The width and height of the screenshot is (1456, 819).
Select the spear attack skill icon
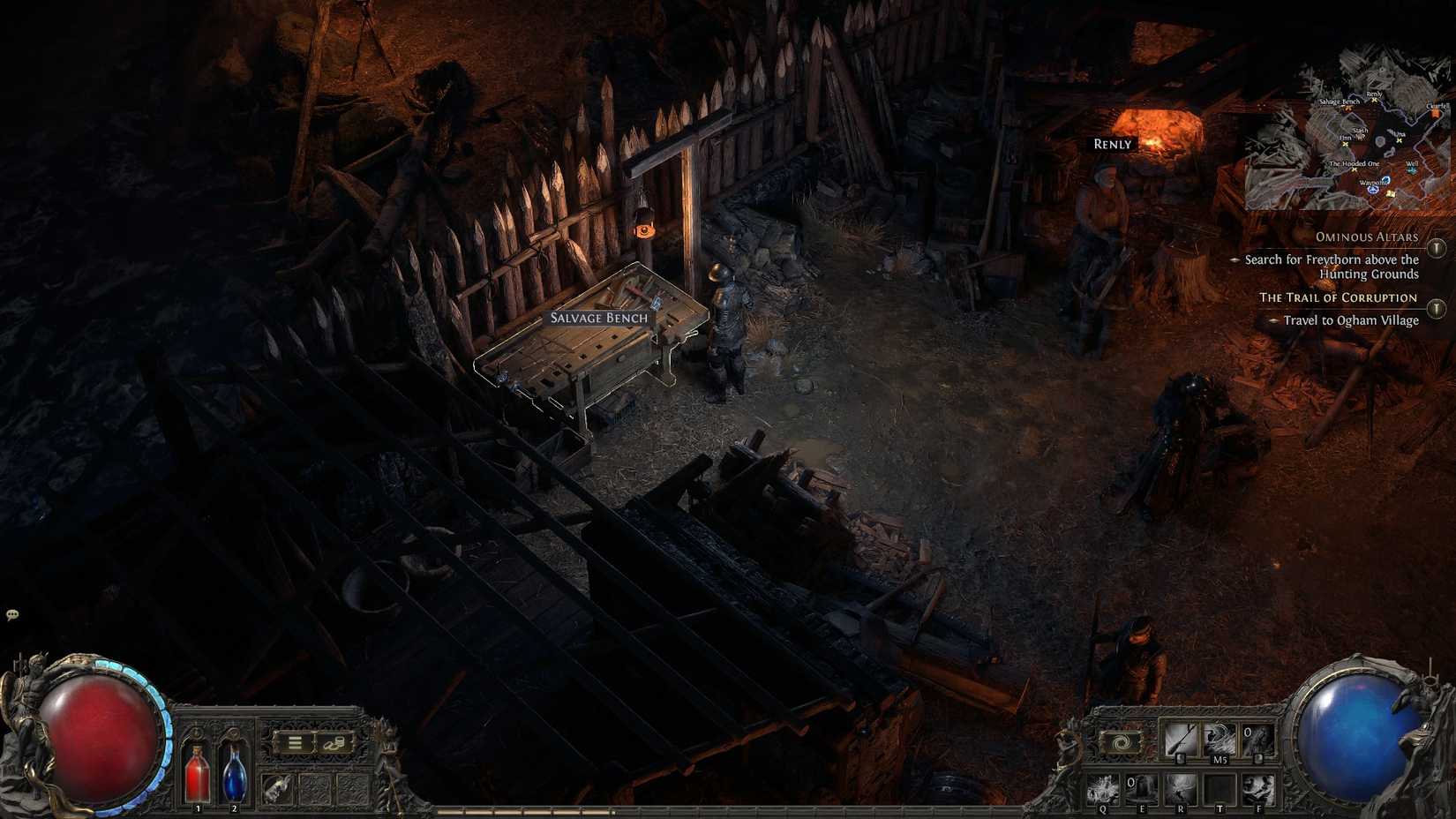(1180, 739)
